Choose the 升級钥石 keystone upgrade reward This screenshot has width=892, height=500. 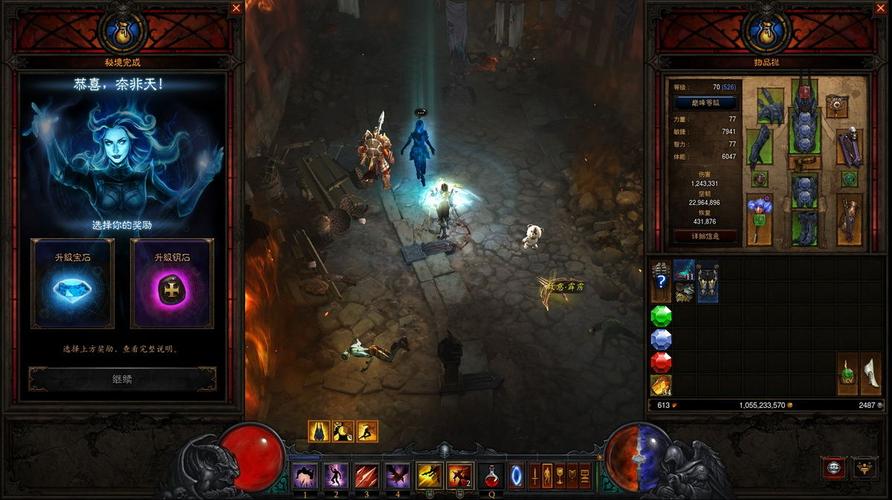coord(171,283)
